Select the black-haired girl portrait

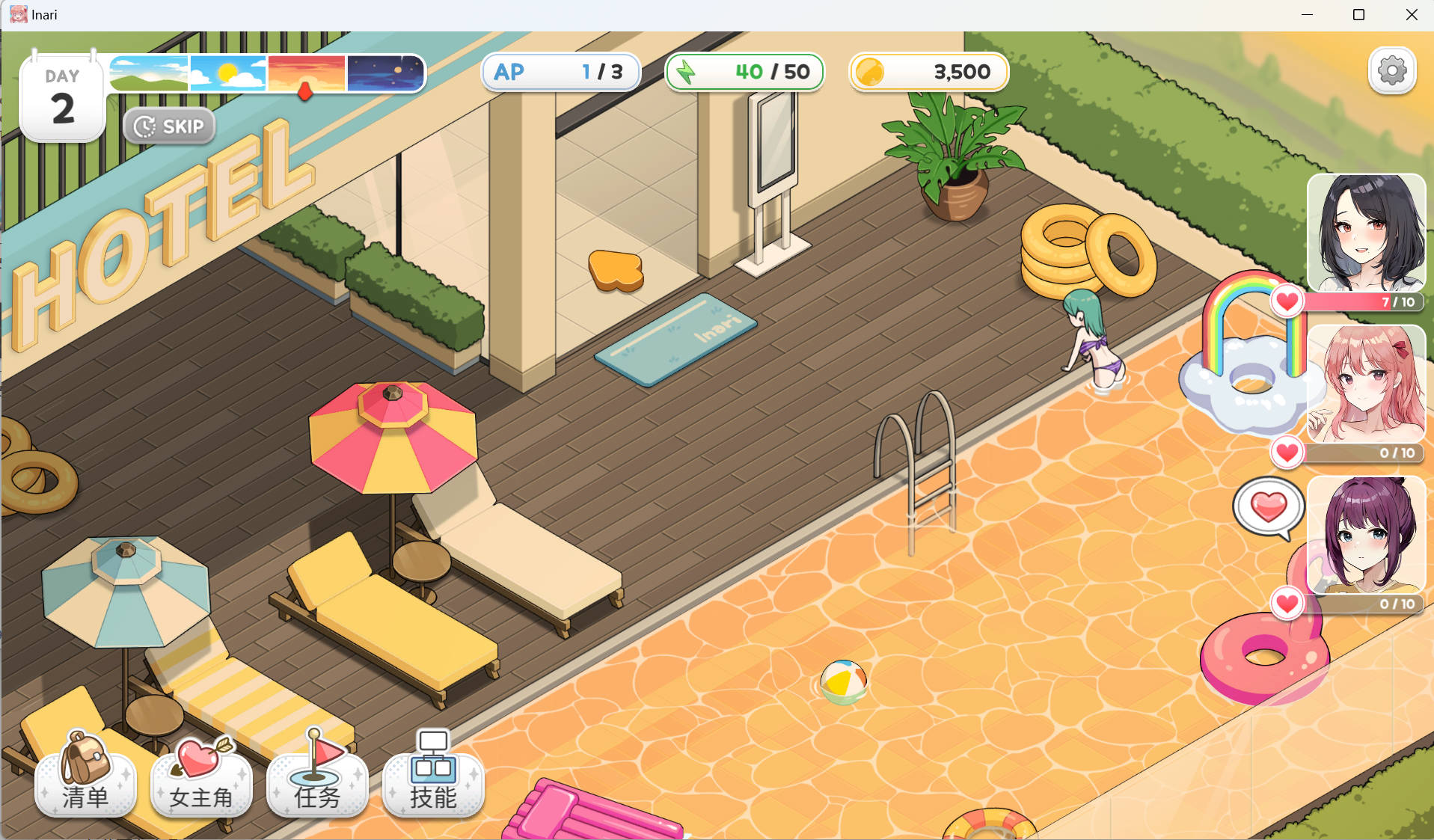click(x=1365, y=233)
